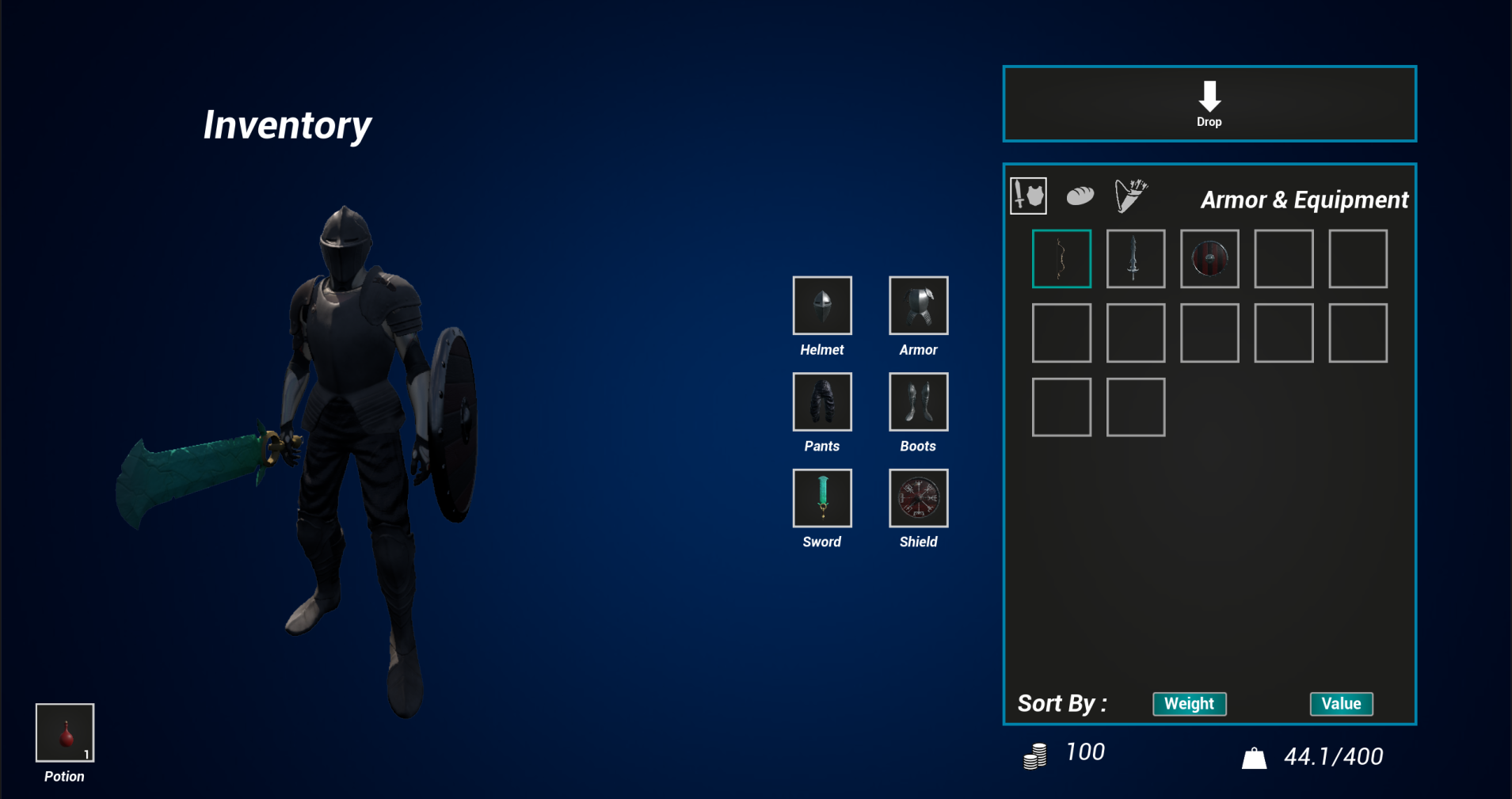Open the arrows and quiver category tab
This screenshot has width=1512, height=799.
tap(1131, 194)
